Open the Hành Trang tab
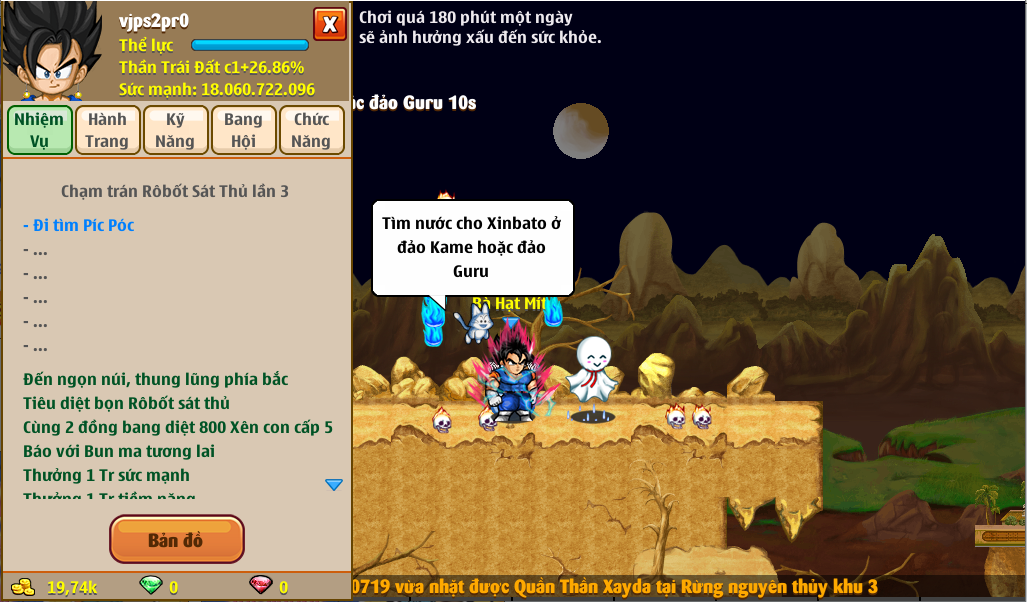The height and width of the screenshot is (602, 1027). 107,130
